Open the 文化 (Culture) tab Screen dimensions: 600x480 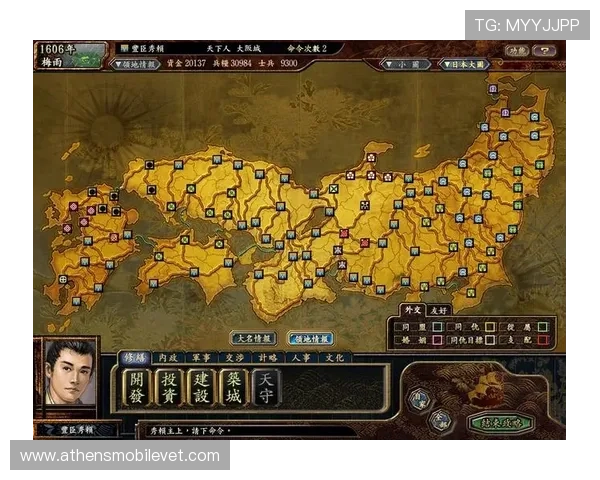point(334,357)
